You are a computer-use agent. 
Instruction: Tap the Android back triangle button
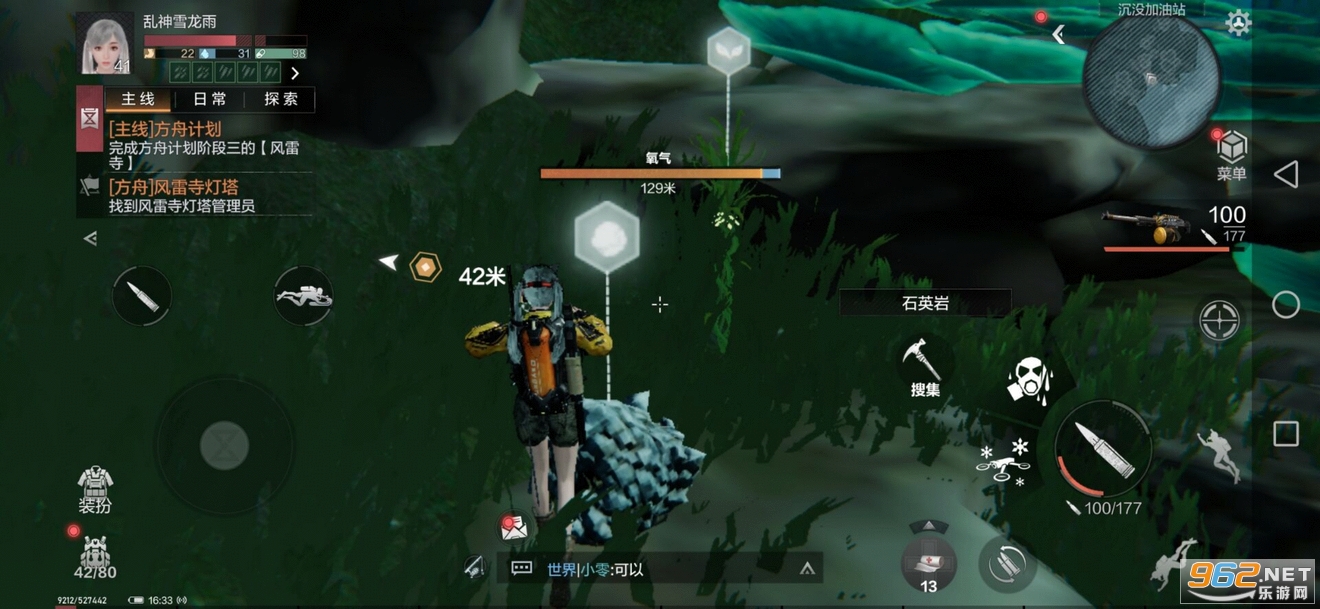1285,175
